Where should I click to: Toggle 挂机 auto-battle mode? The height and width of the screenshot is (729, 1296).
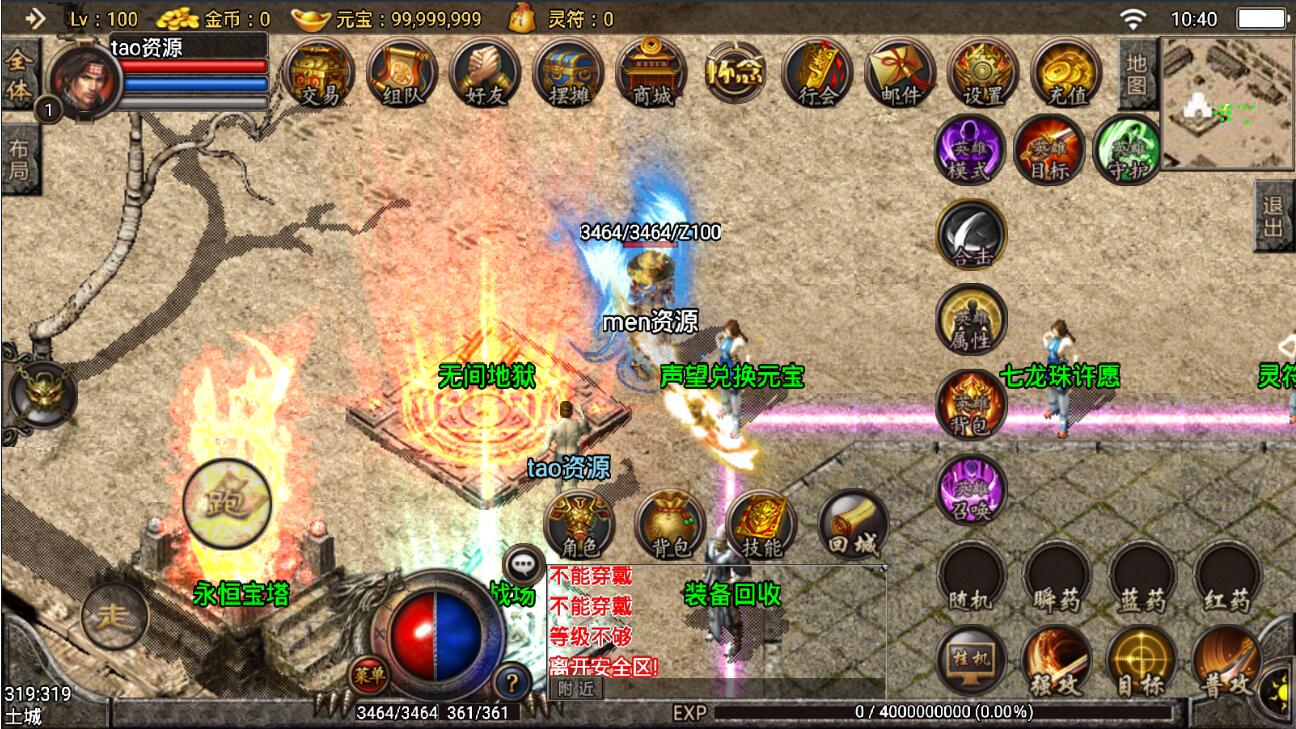point(971,662)
